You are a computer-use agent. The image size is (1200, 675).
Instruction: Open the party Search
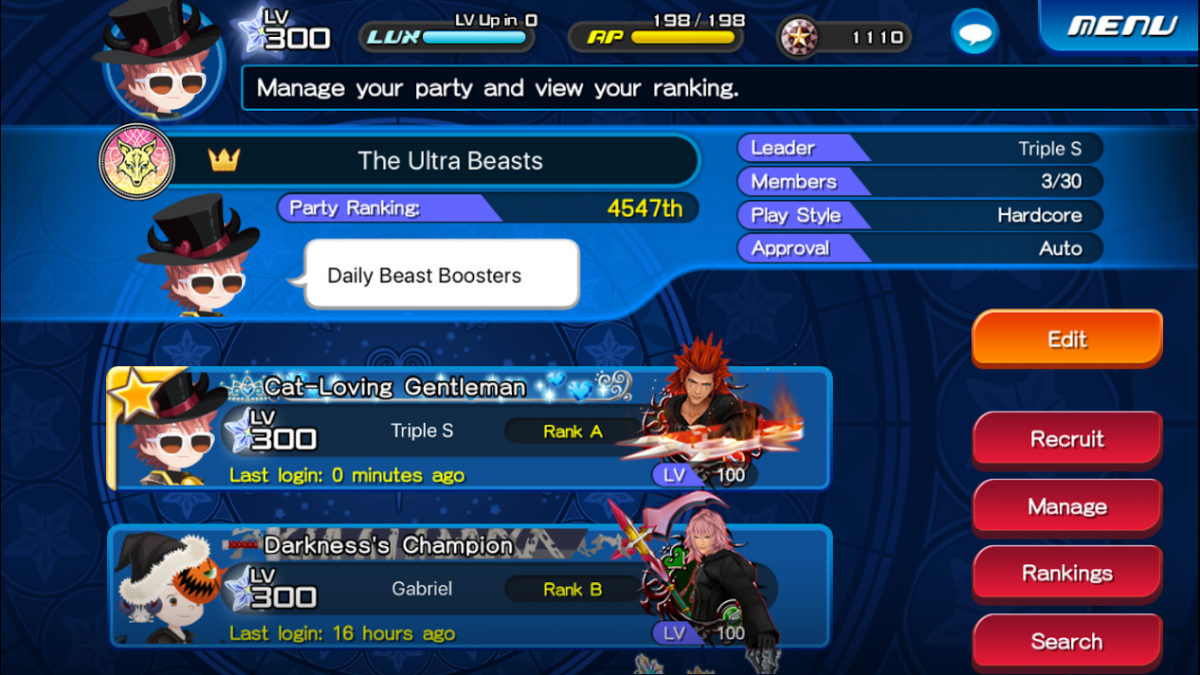tap(1067, 641)
